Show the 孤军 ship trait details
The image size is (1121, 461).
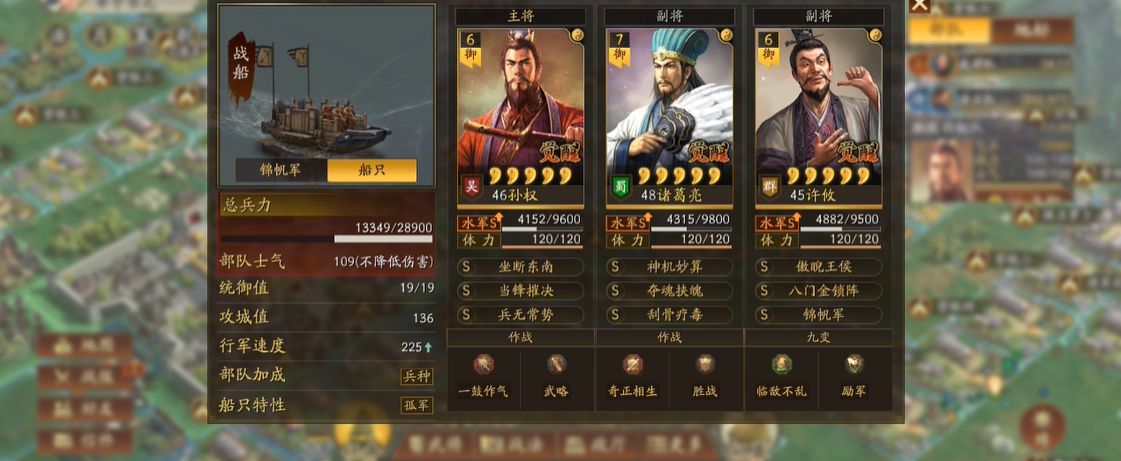[x=416, y=405]
